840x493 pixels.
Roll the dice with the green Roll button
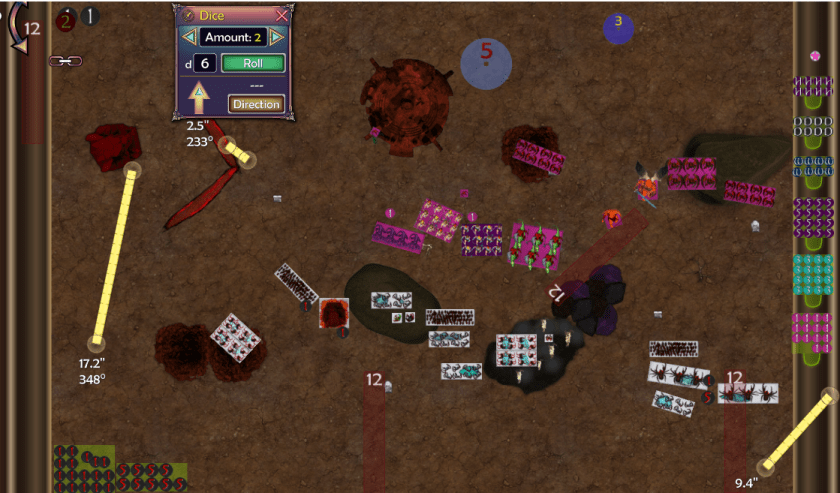click(x=253, y=63)
